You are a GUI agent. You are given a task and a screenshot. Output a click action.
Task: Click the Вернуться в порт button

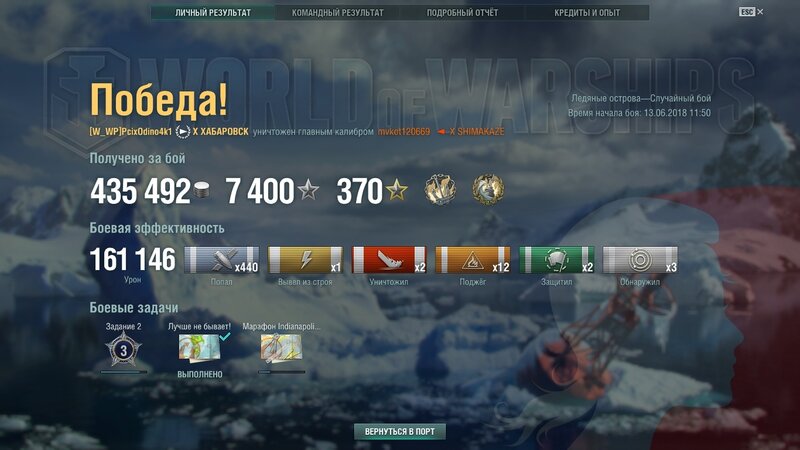click(x=399, y=431)
